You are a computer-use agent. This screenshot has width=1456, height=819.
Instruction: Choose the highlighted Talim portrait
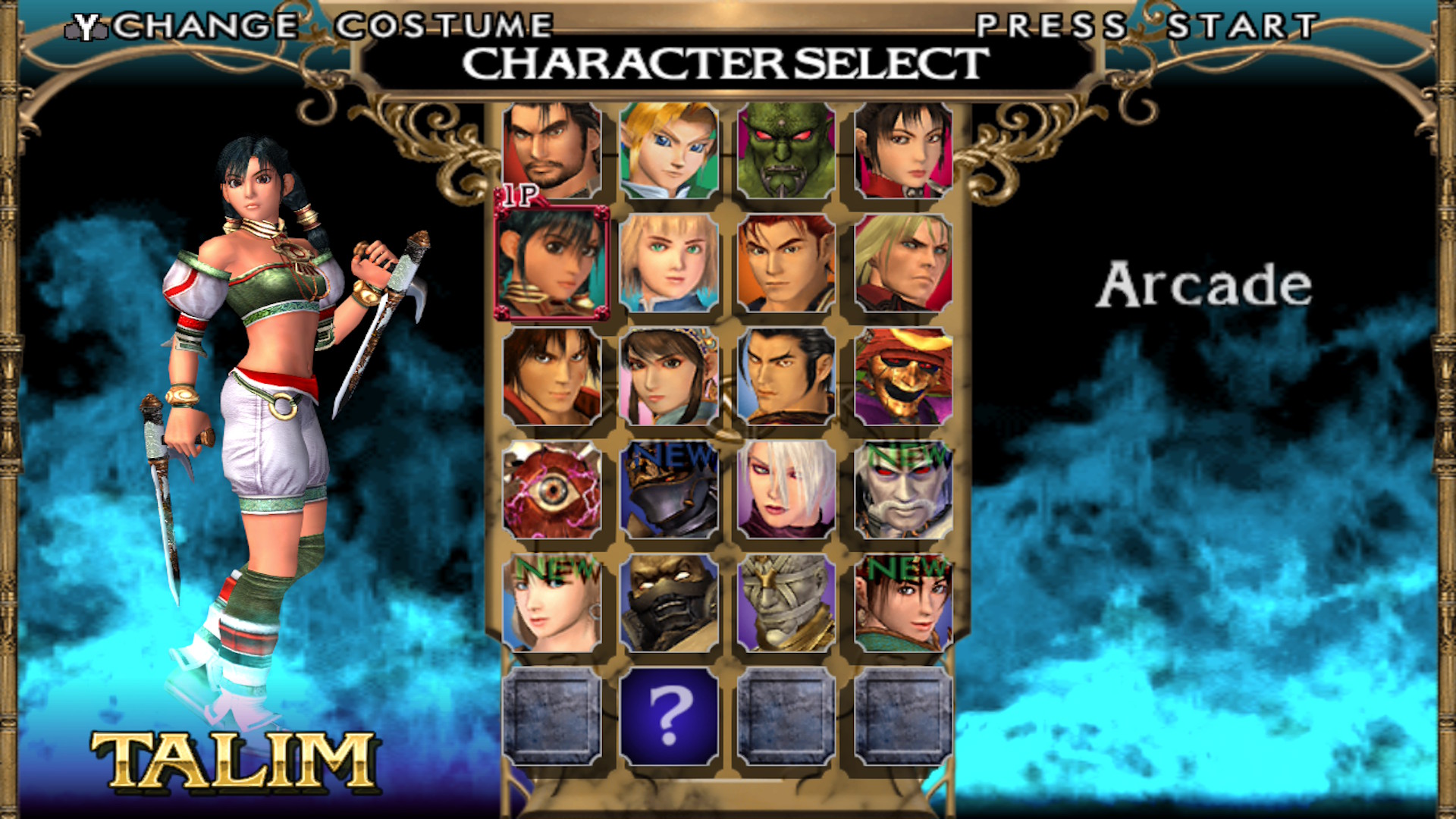(551, 263)
